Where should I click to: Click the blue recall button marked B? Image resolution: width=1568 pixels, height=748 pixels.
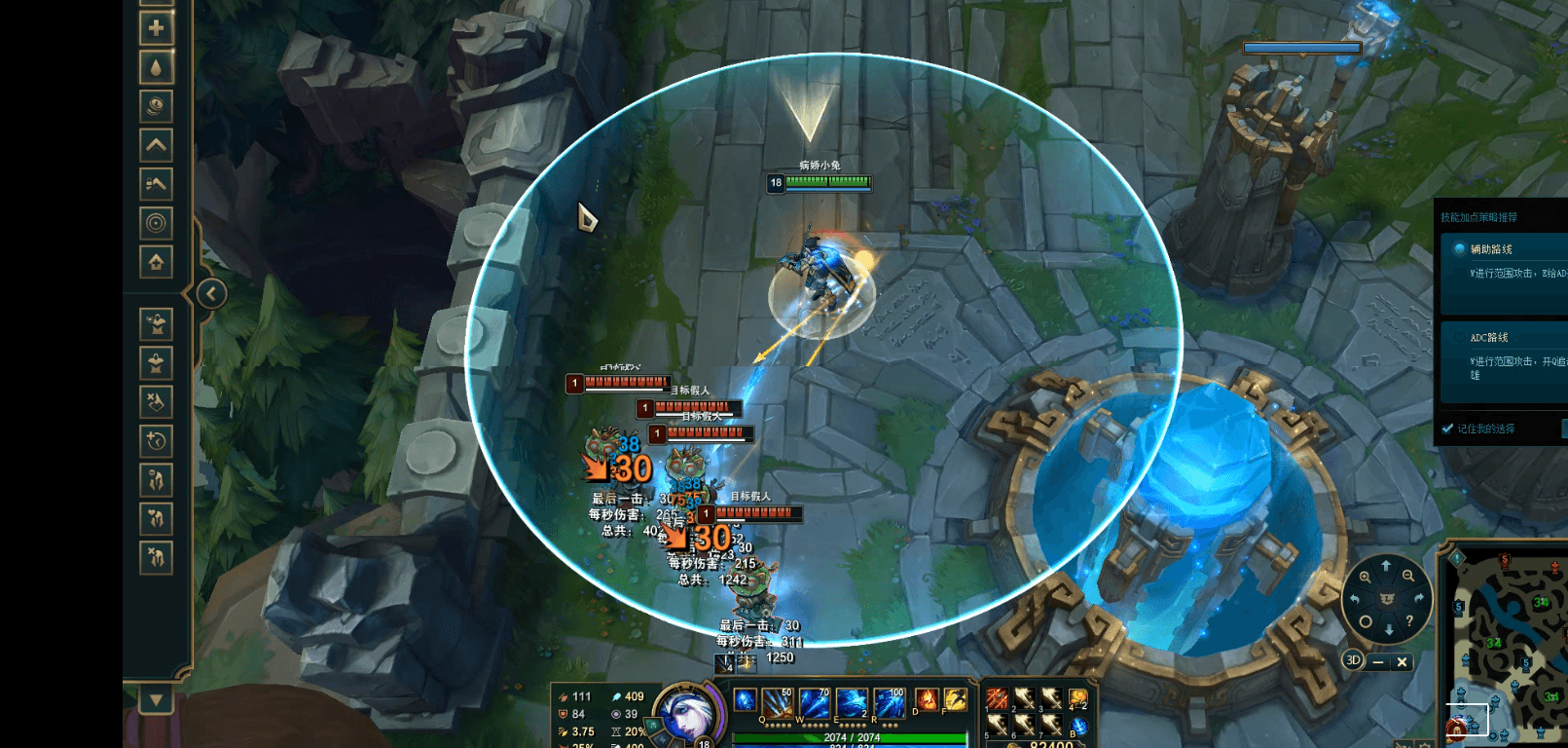(1077, 727)
